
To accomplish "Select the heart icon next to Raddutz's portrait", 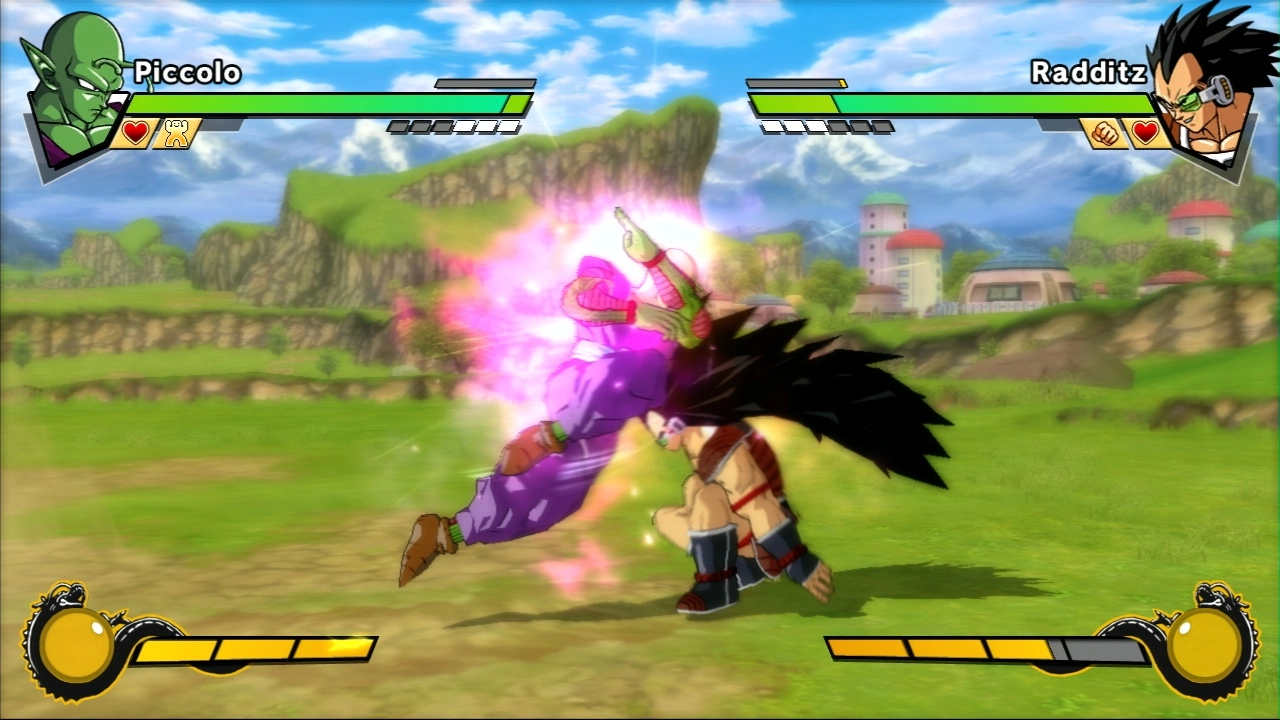I will 1145,133.
